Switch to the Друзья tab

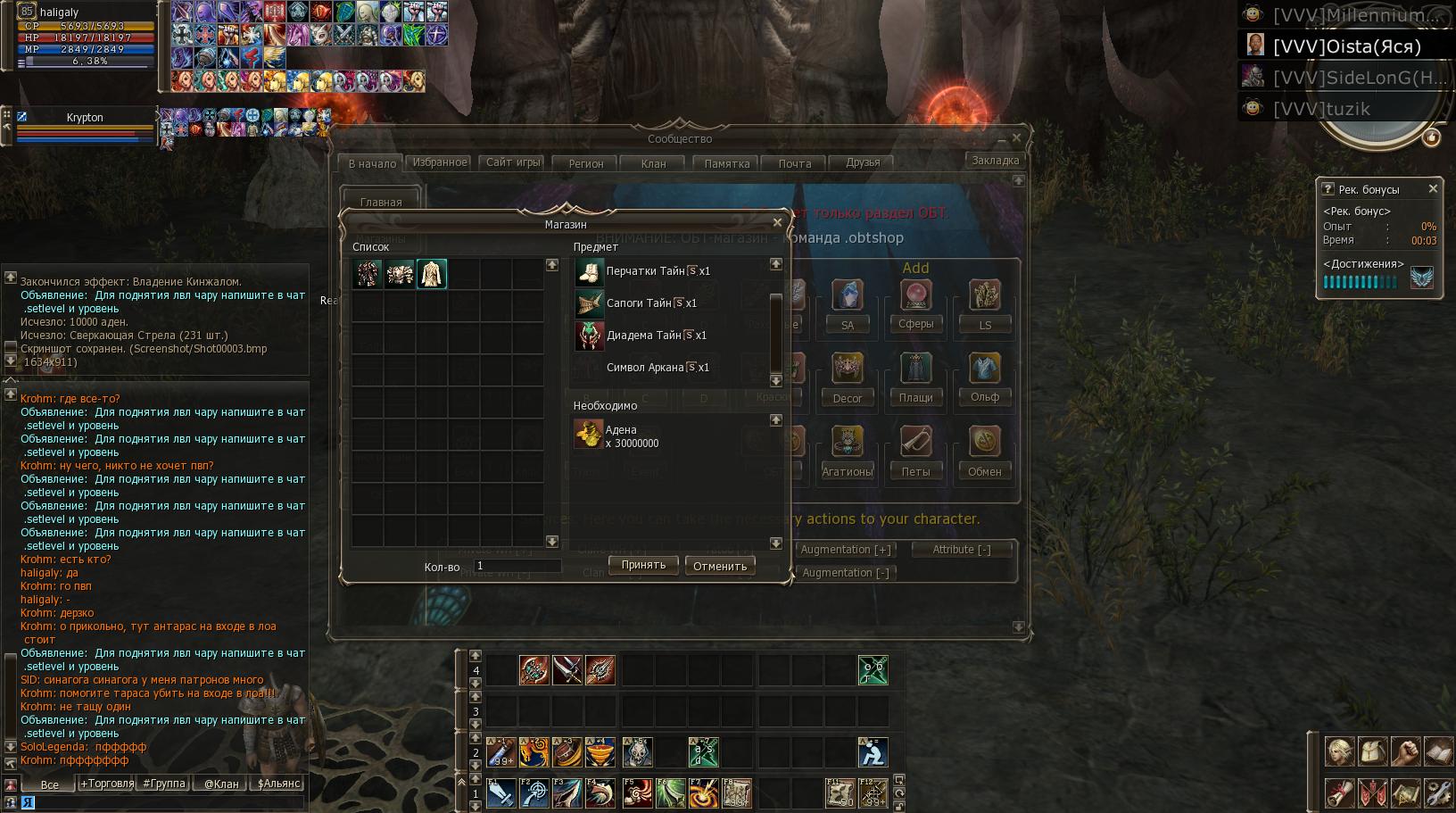[863, 162]
